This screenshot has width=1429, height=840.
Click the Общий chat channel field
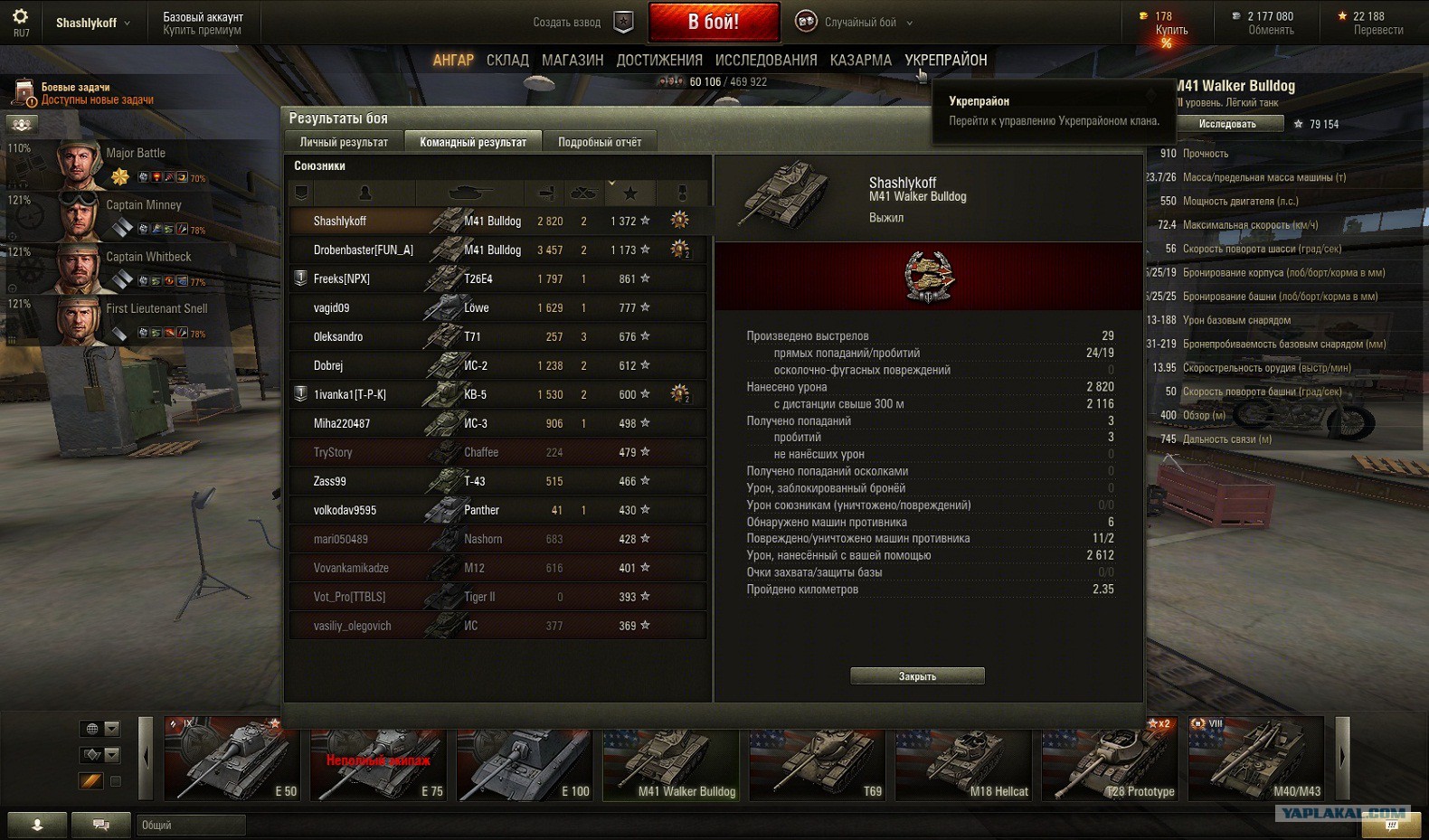[191, 825]
